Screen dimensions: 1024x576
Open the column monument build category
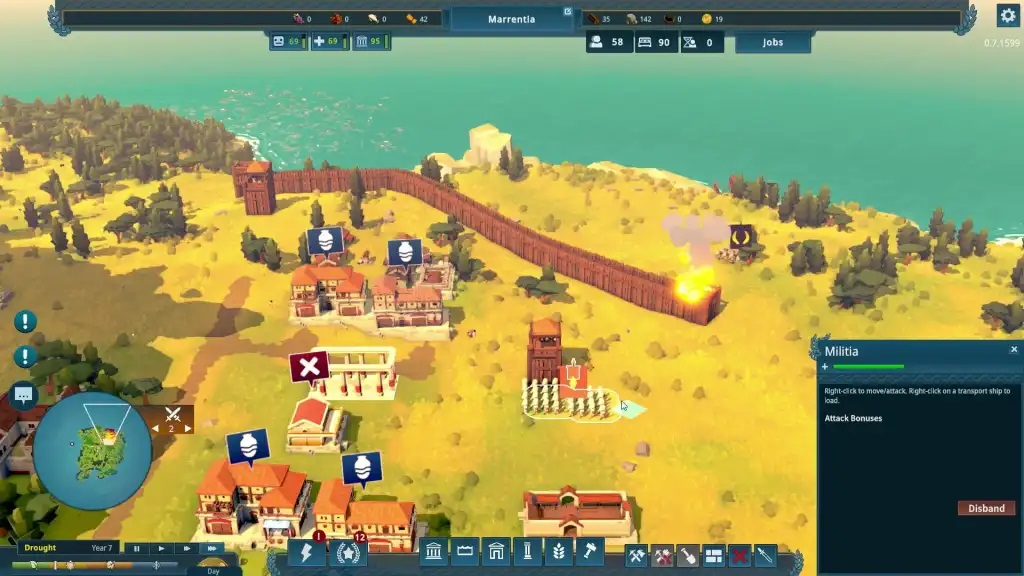pyautogui.click(x=527, y=553)
